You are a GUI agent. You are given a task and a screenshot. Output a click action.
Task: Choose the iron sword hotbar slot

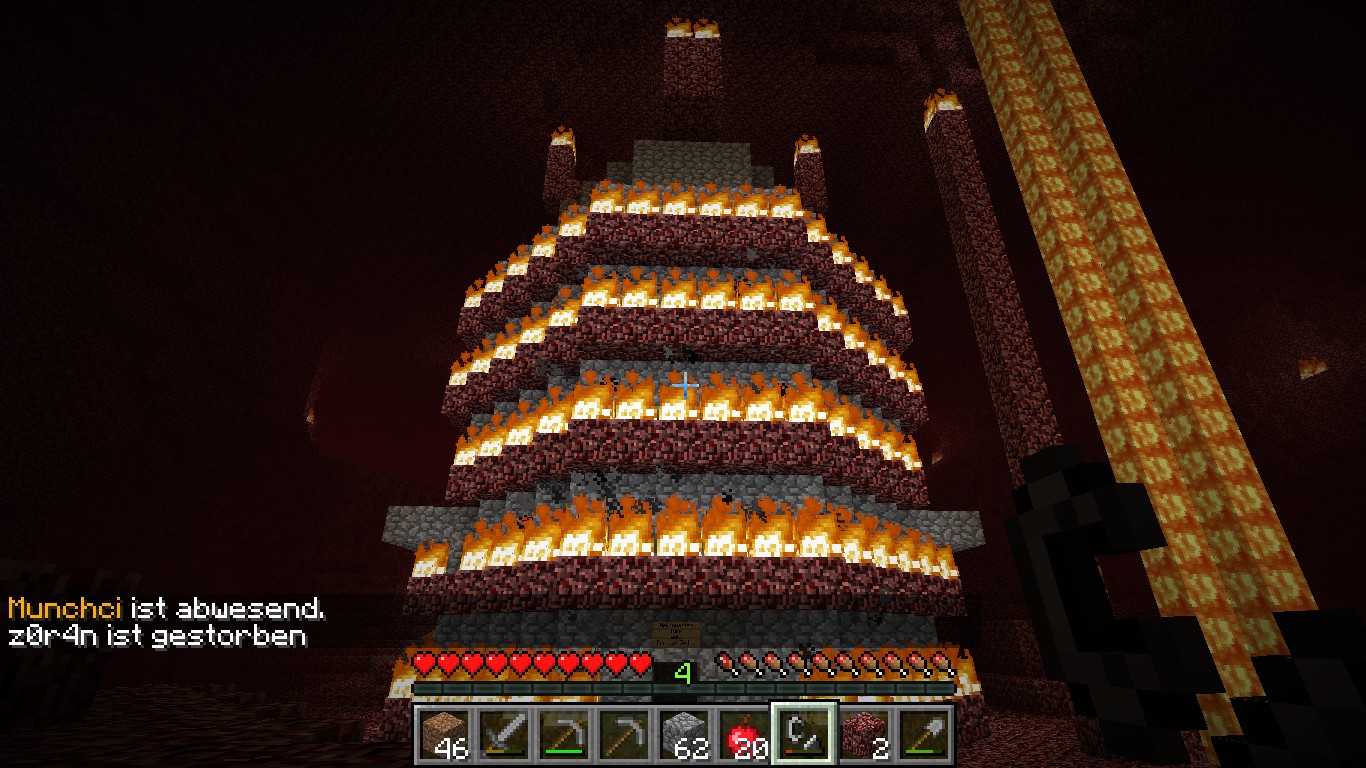coord(504,737)
